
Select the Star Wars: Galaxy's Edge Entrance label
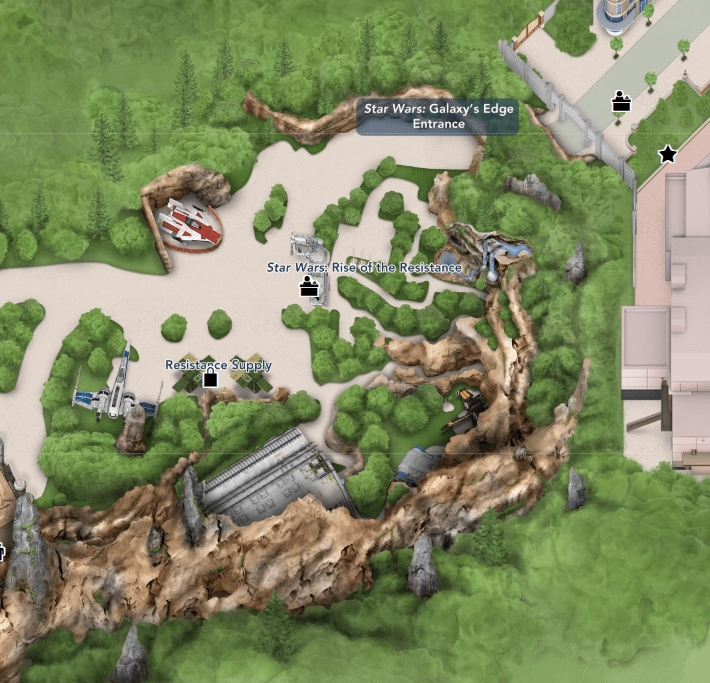pos(438,115)
